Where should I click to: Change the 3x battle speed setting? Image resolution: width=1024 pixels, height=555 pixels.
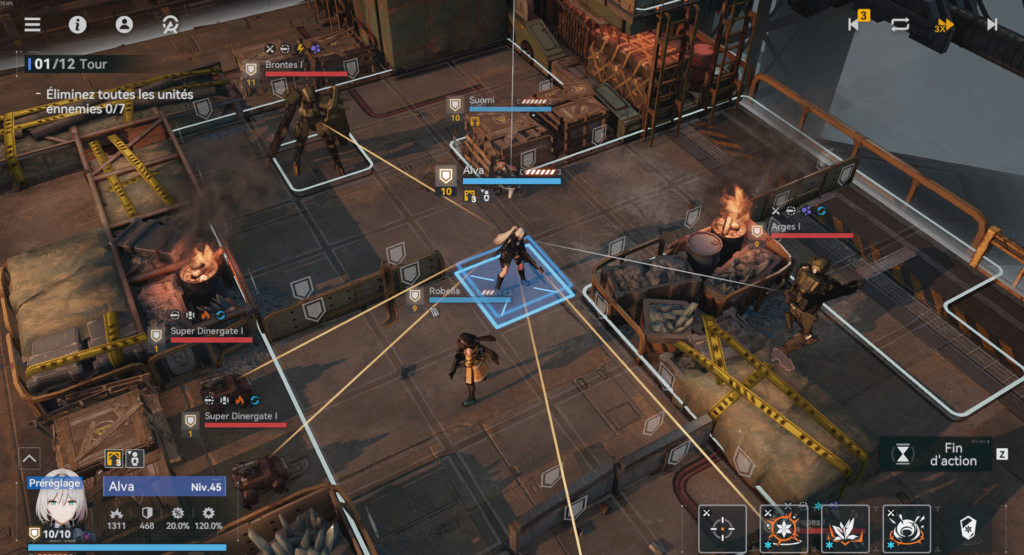(x=943, y=25)
